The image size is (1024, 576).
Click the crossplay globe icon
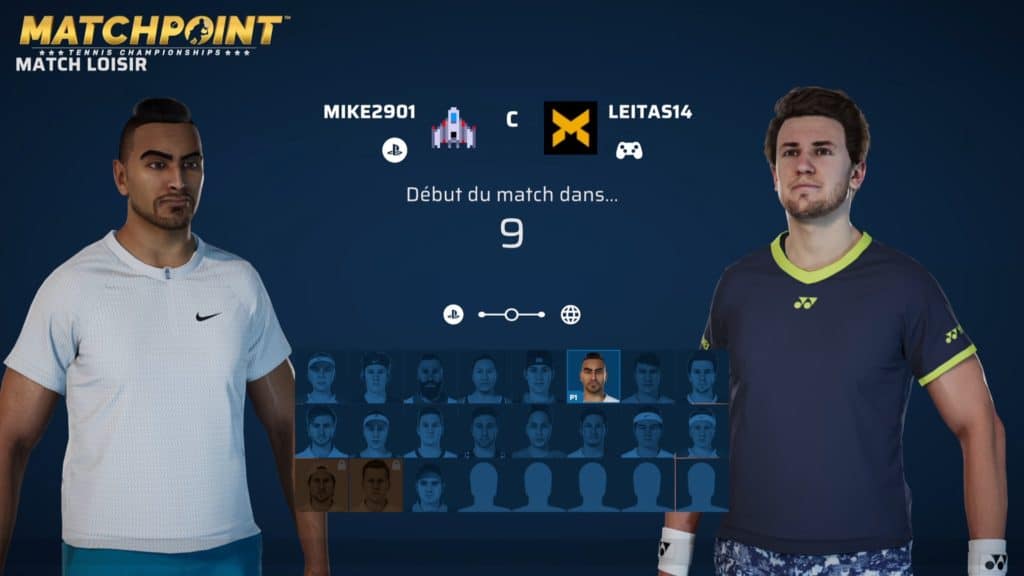tap(570, 315)
